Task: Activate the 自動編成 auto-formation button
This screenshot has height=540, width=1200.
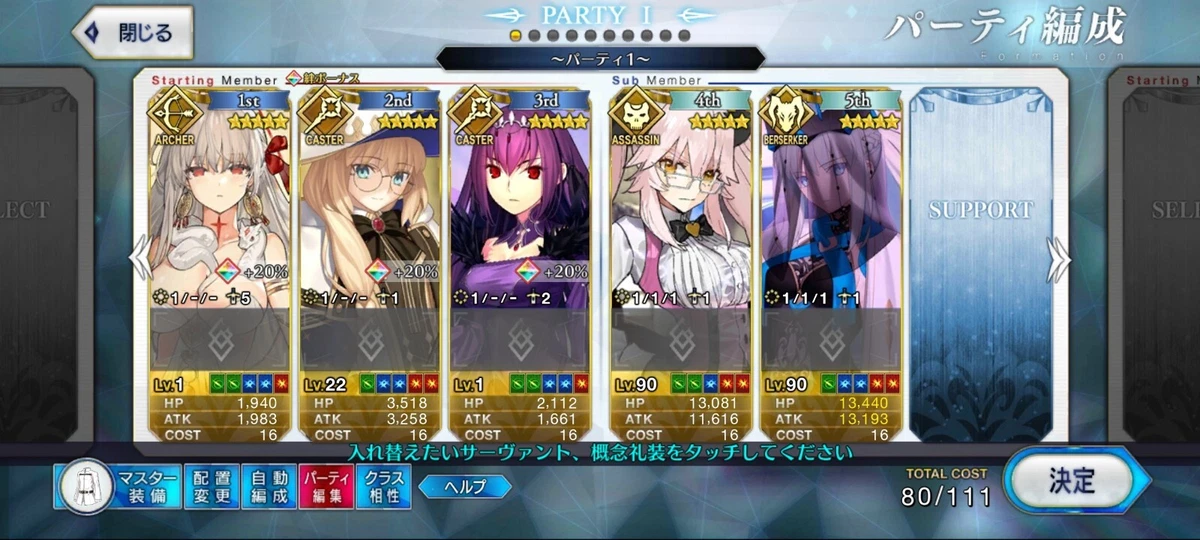Action: 269,487
